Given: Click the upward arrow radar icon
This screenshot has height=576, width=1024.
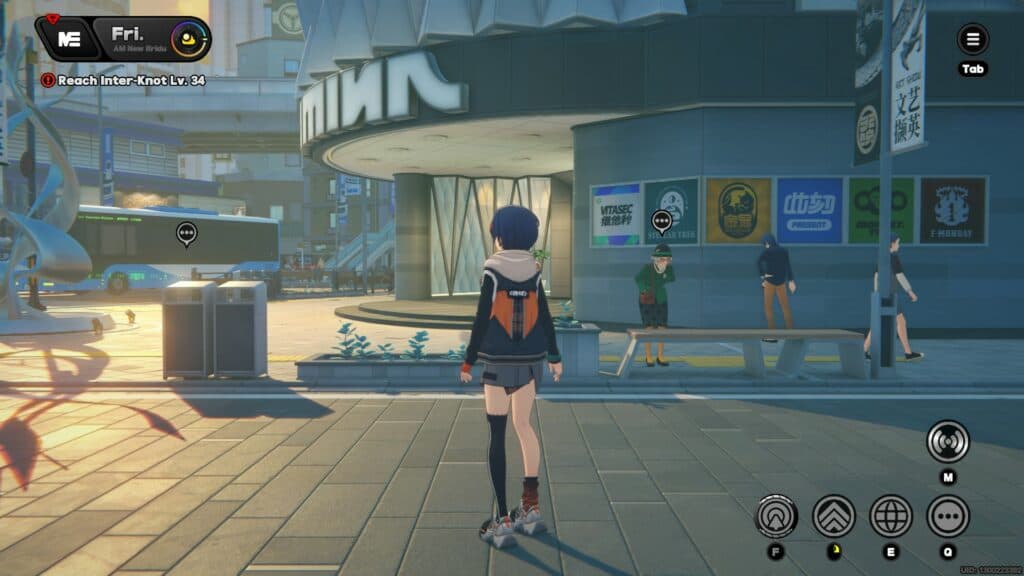Looking at the screenshot, I should [776, 516].
